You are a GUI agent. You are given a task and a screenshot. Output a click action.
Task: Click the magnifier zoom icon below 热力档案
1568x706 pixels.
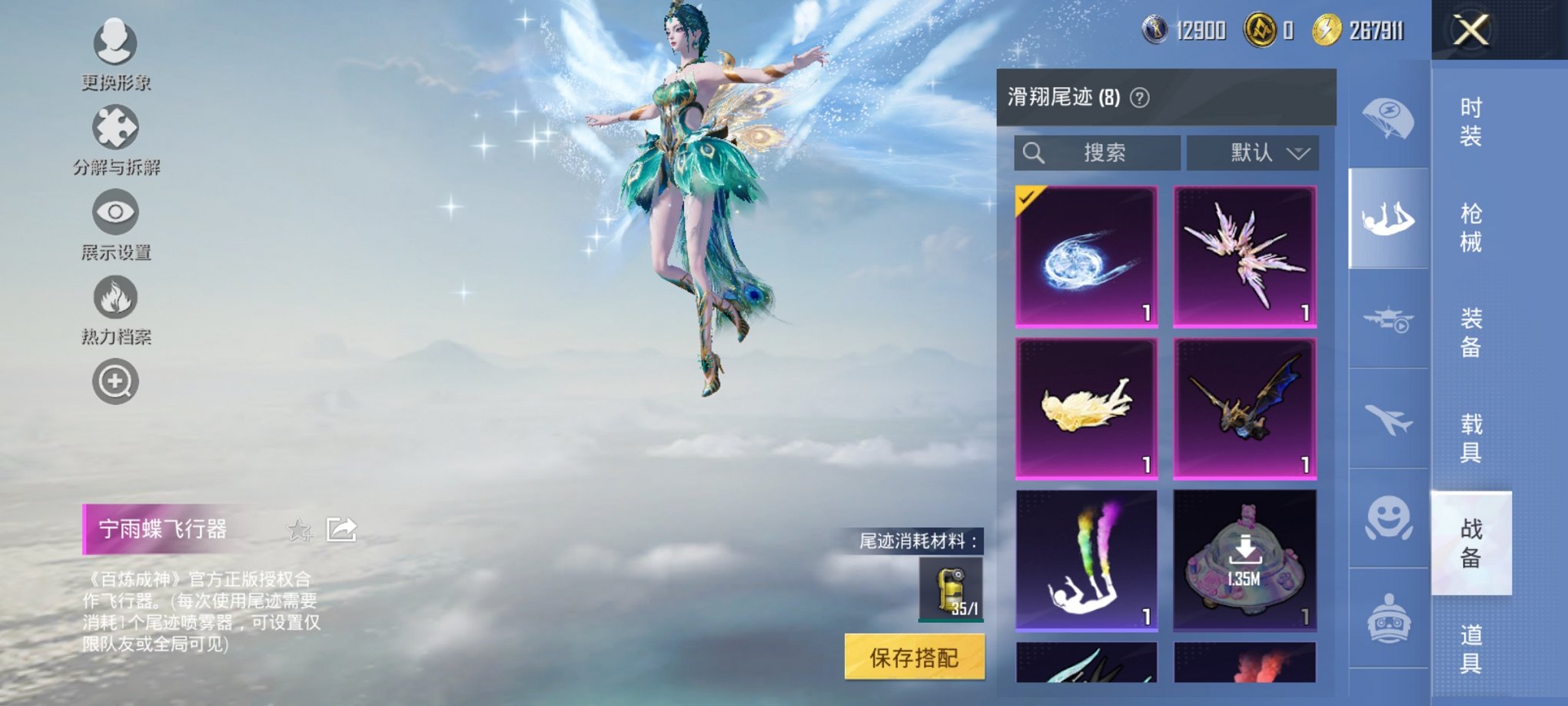[115, 381]
